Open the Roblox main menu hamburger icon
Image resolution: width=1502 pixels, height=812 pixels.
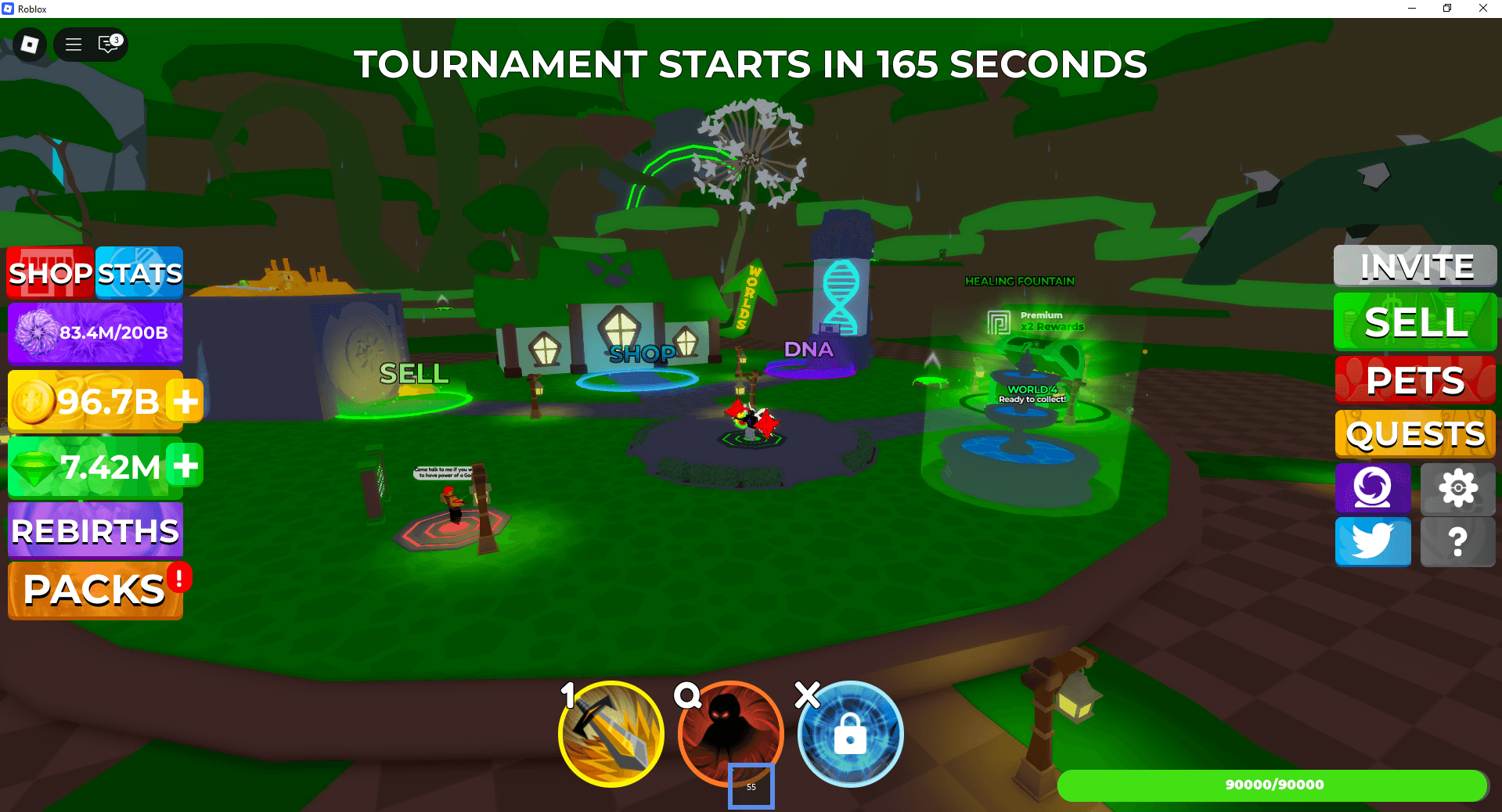click(73, 45)
